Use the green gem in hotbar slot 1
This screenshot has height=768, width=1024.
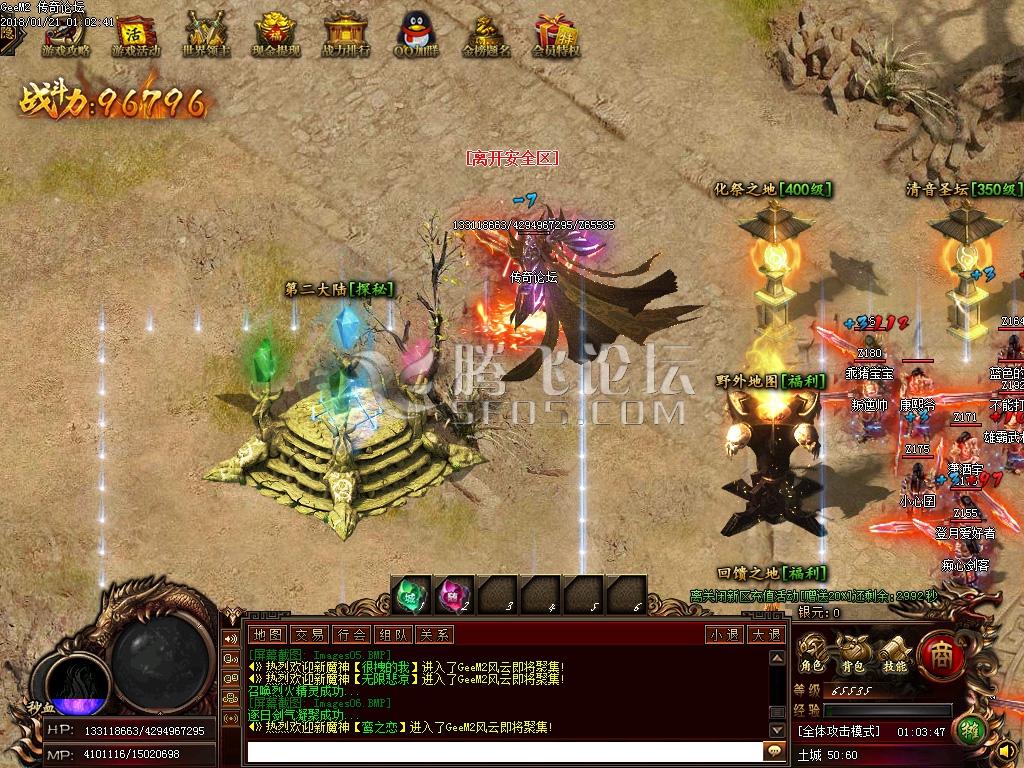pos(411,594)
